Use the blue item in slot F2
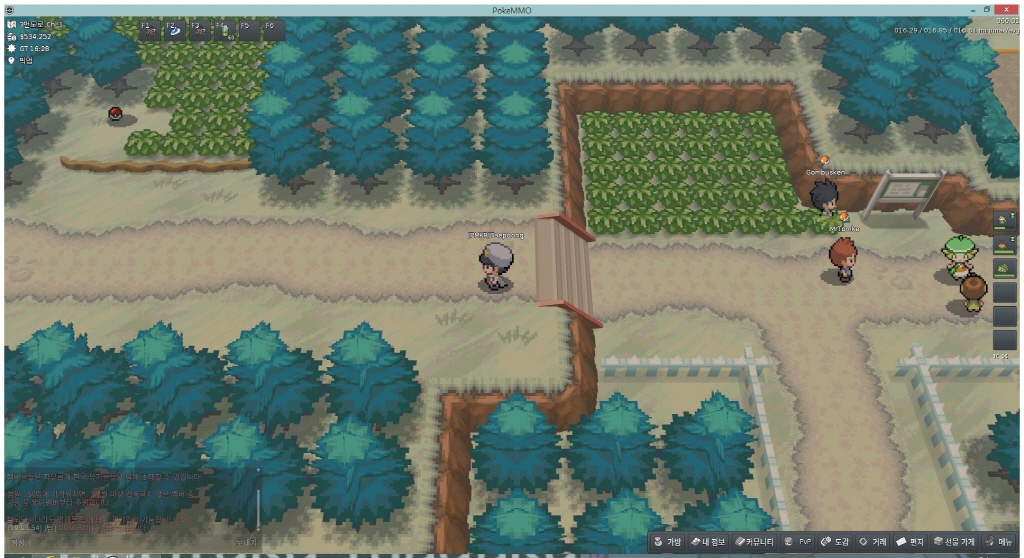This screenshot has height=558, width=1024. point(175,30)
